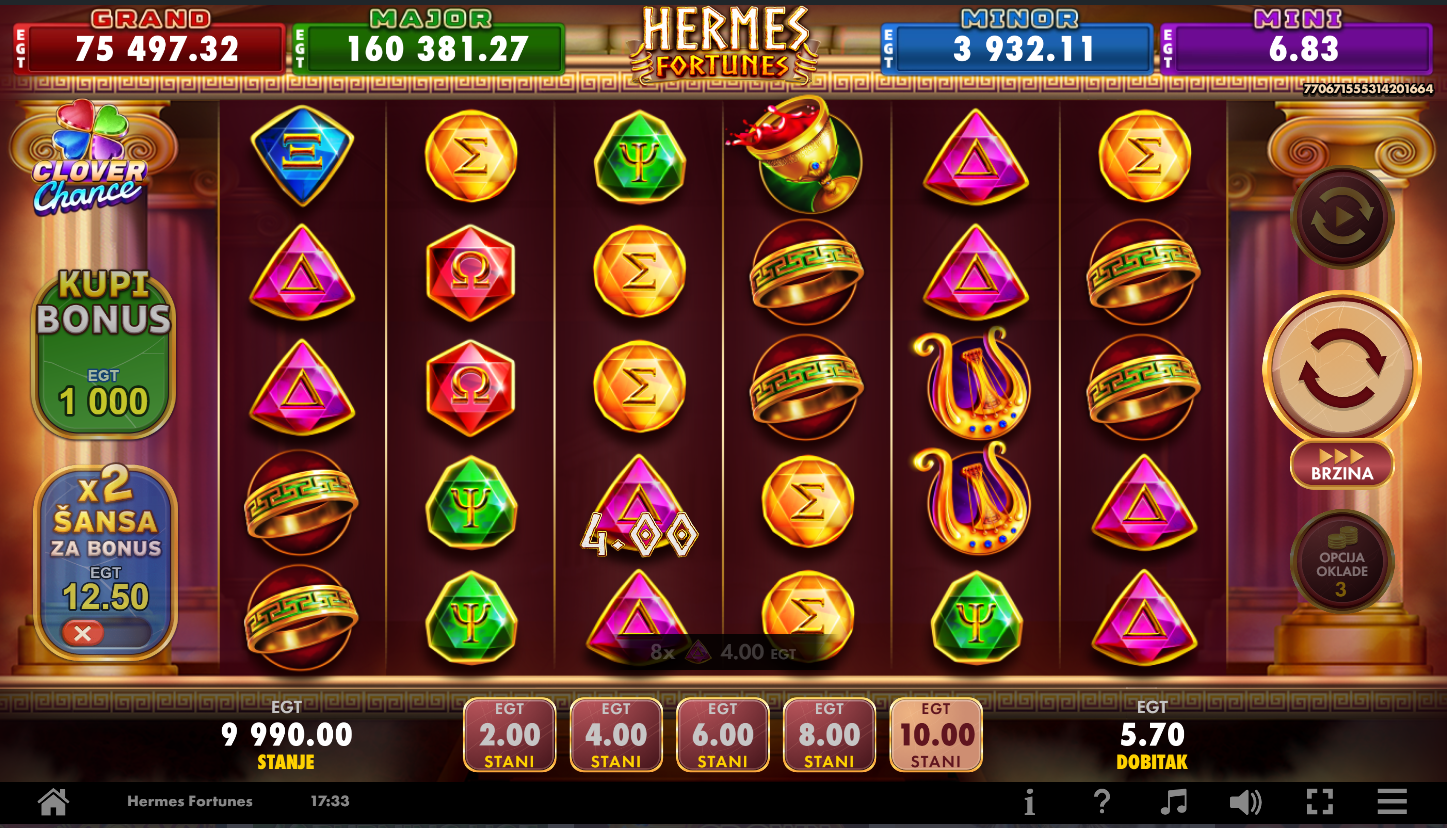The width and height of the screenshot is (1447, 828).
Task: Set the stake to 6.00 EGT
Action: tap(723, 735)
